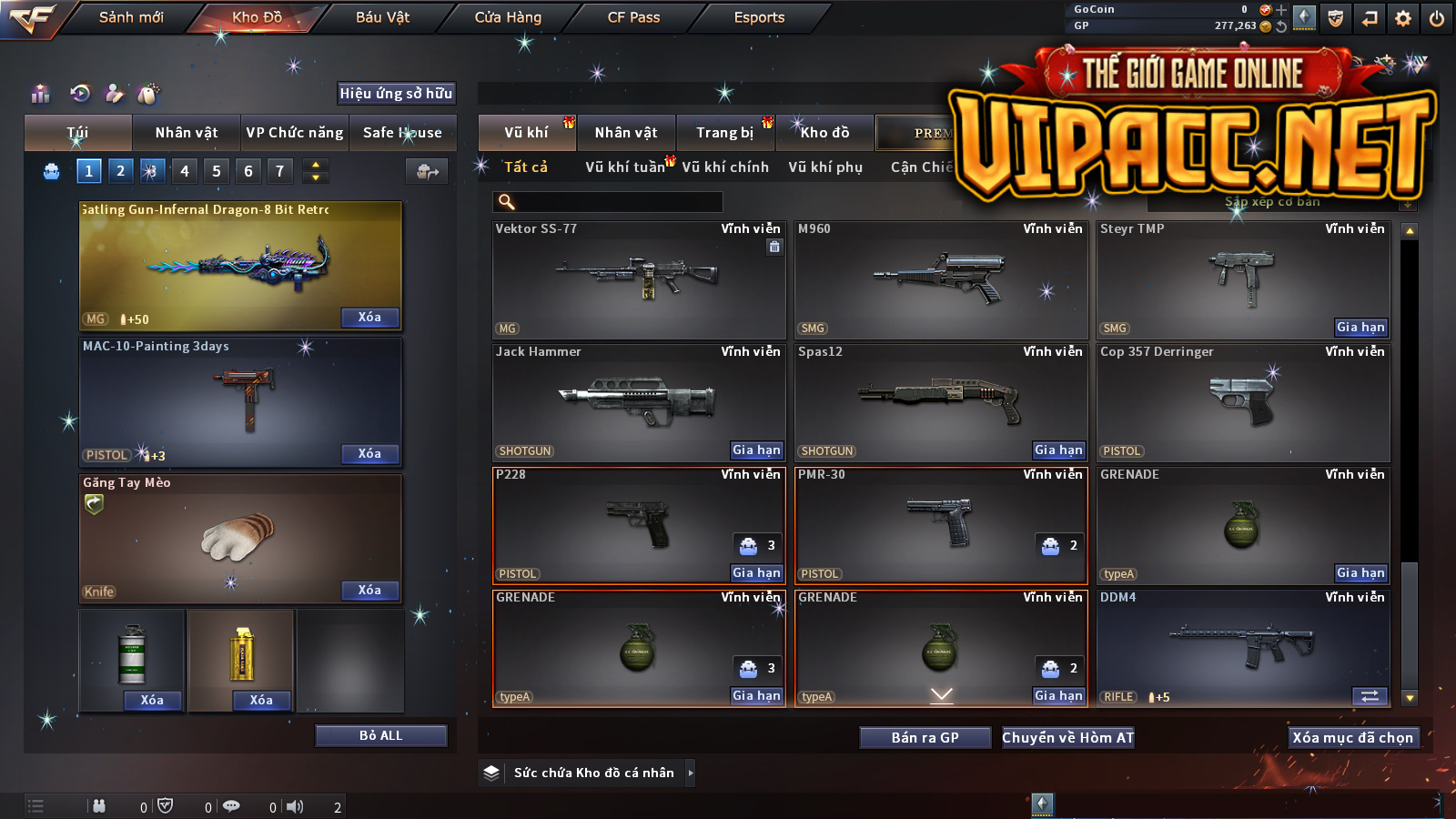Image resolution: width=1456 pixels, height=819 pixels.
Task: Click Xóa mục đã chọn button
Action: click(1352, 738)
